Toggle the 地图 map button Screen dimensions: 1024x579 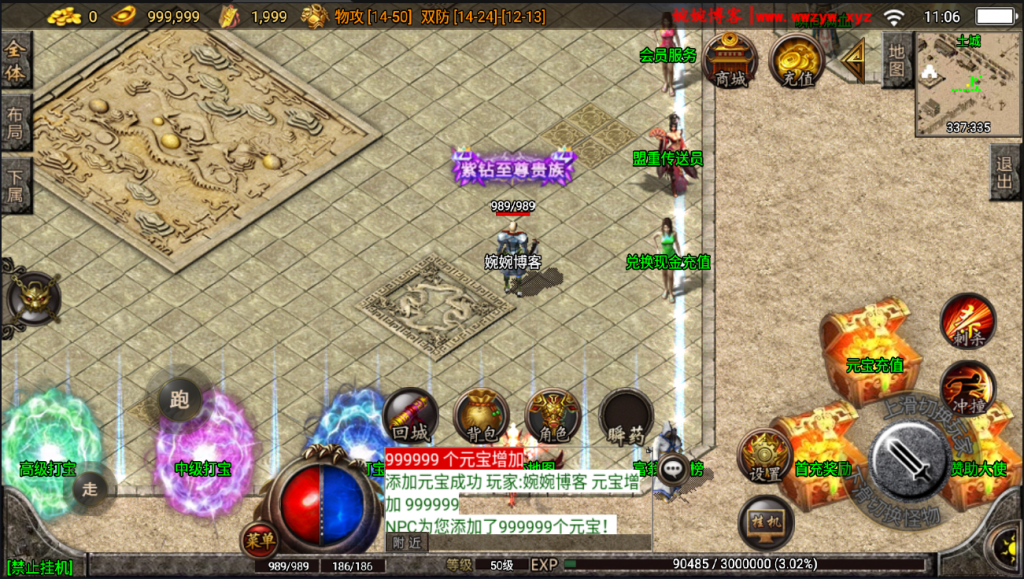click(898, 60)
